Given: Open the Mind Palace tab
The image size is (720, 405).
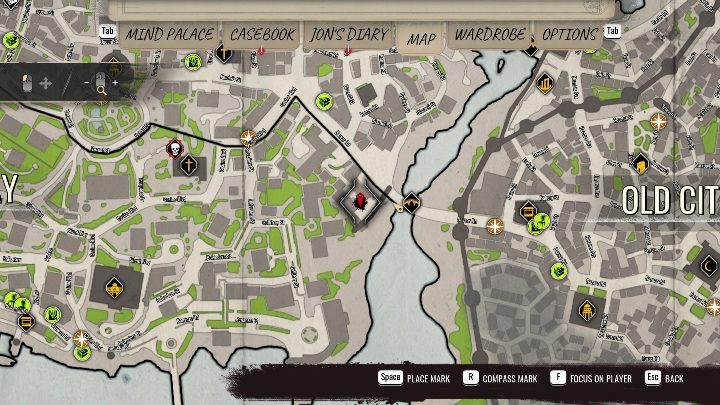Looking at the screenshot, I should point(169,34).
